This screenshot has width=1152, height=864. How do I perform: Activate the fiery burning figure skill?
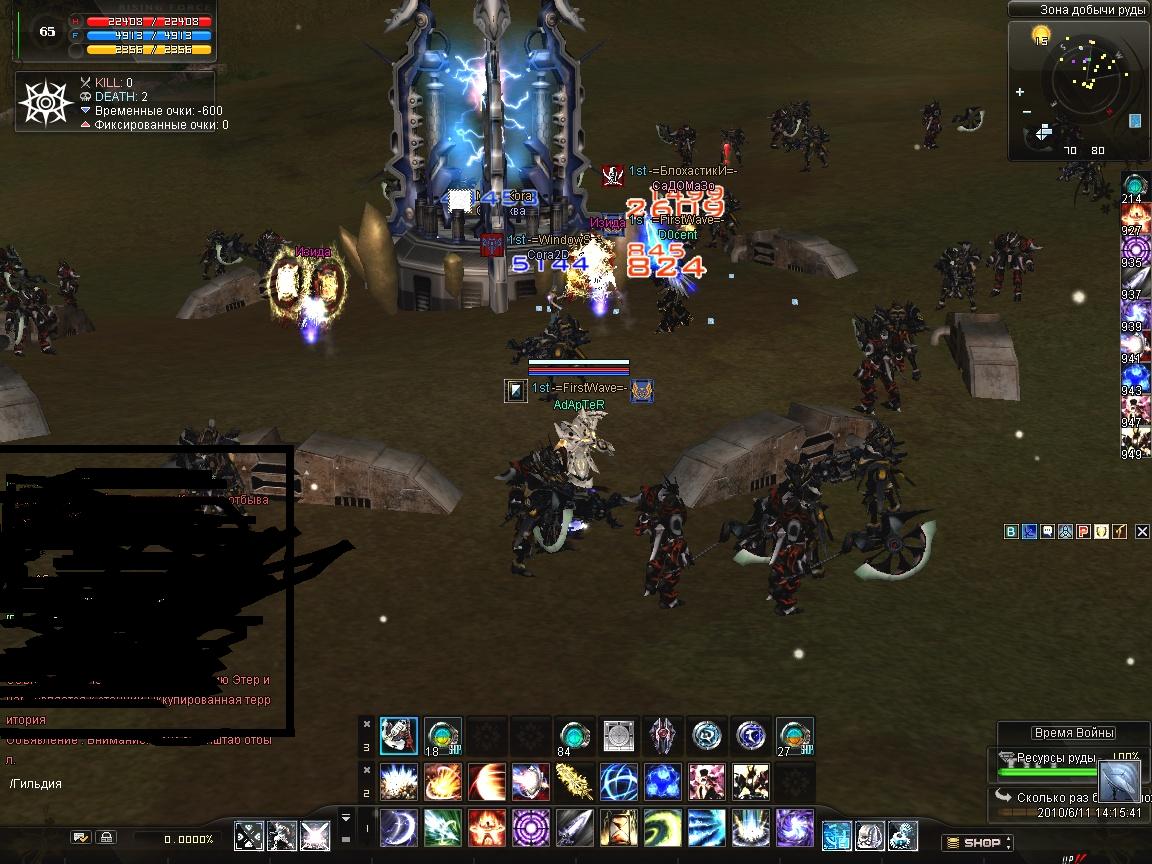point(486,828)
